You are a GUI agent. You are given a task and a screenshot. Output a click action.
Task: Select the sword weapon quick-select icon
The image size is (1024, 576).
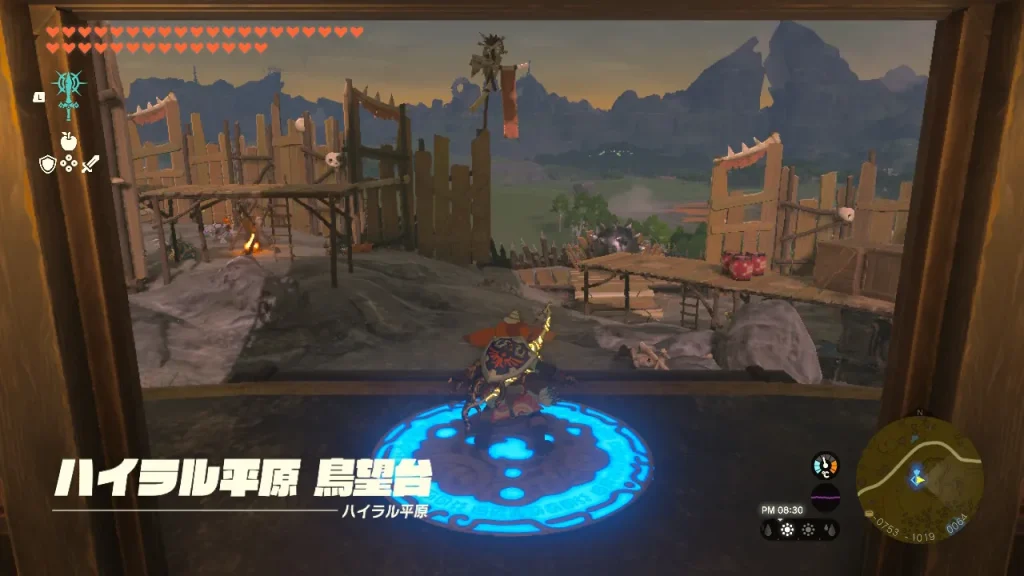point(91,163)
